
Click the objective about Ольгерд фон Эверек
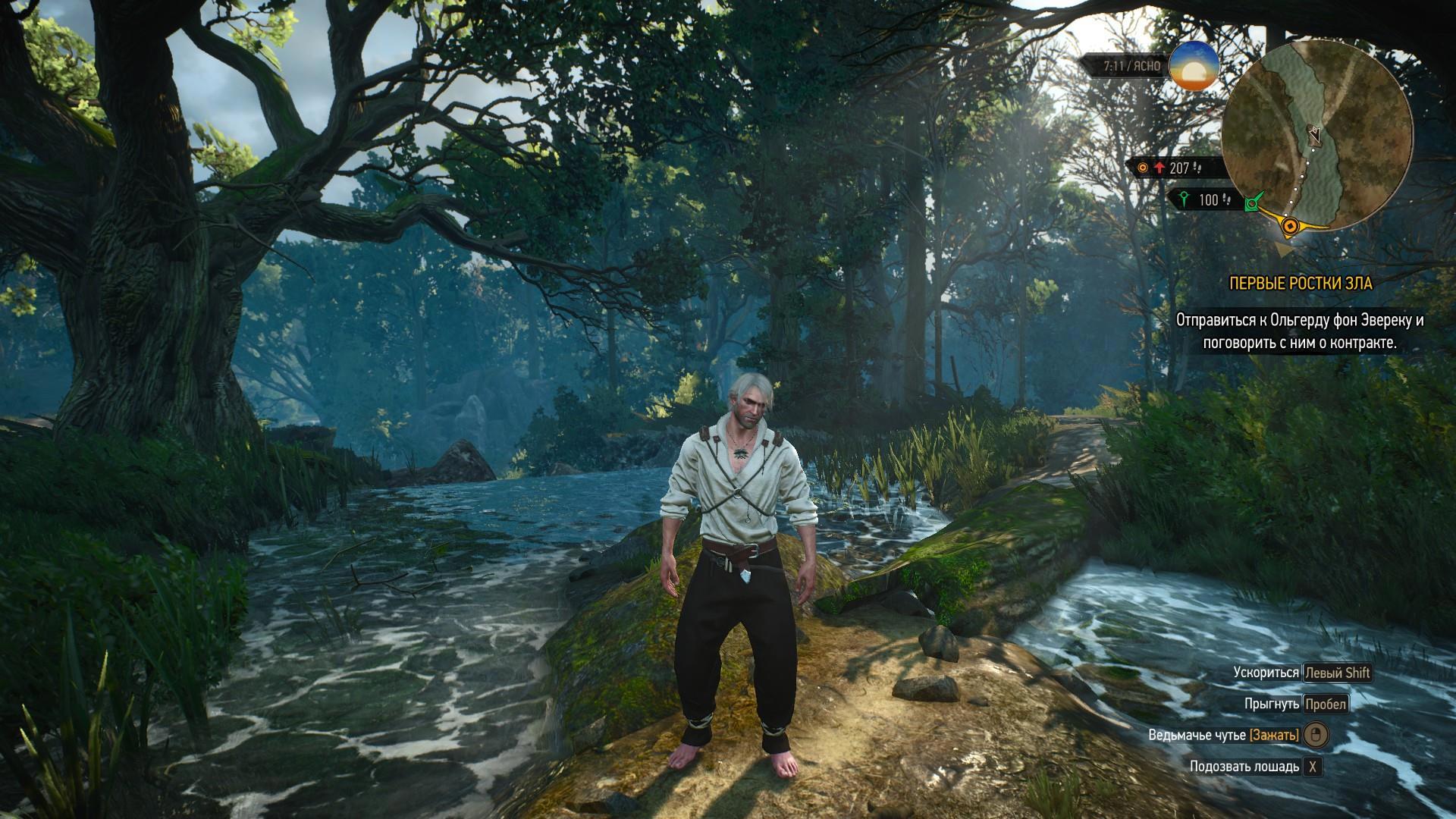[x=1300, y=331]
